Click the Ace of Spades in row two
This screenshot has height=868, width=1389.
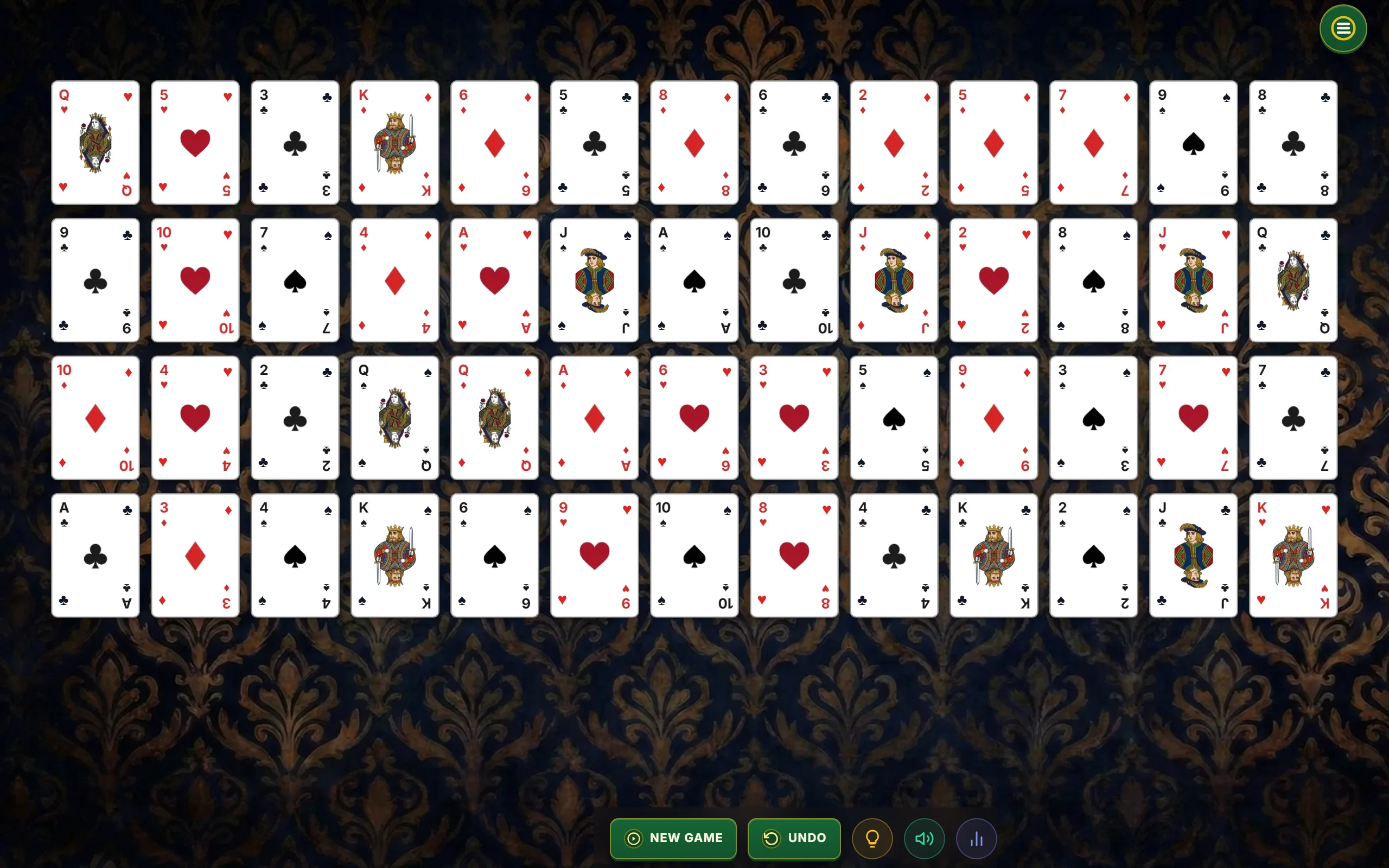click(x=694, y=280)
